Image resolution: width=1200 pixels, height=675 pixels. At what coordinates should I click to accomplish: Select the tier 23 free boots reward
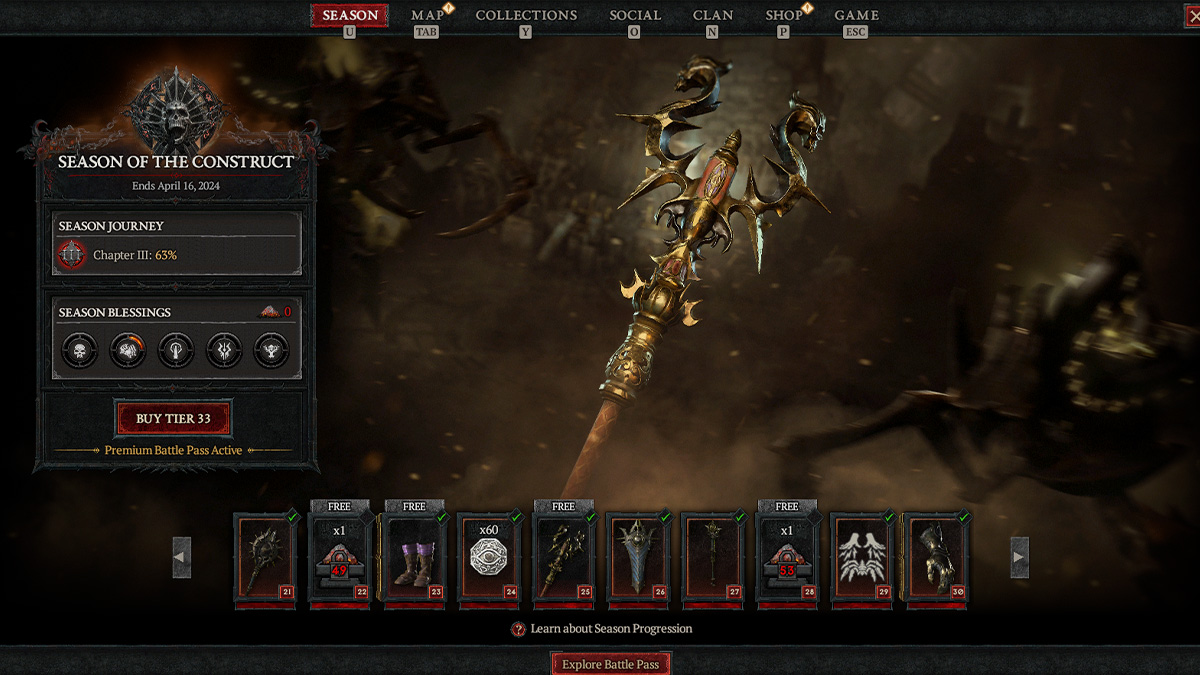[x=414, y=557]
